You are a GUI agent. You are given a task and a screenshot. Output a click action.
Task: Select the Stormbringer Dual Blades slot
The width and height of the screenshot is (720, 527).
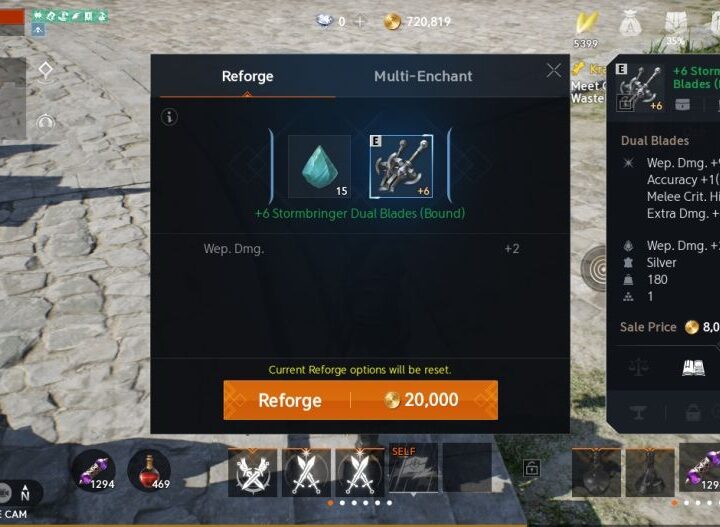point(400,166)
